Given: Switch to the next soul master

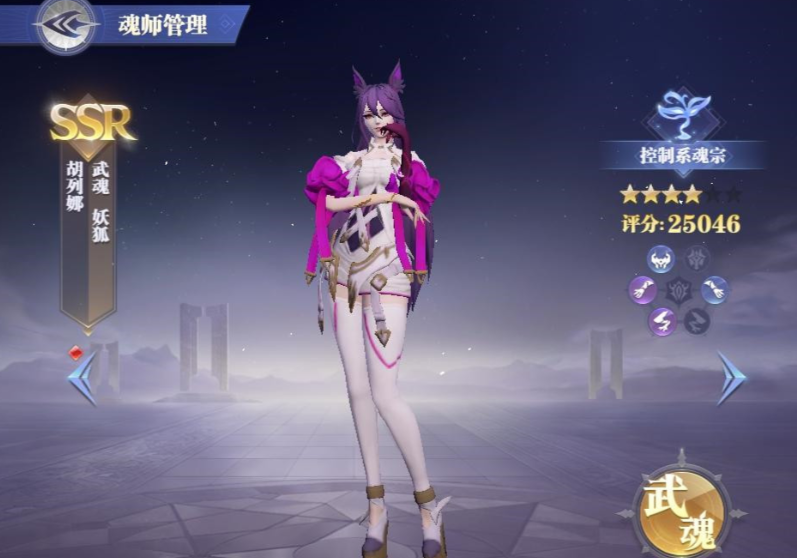Looking at the screenshot, I should tap(731, 379).
